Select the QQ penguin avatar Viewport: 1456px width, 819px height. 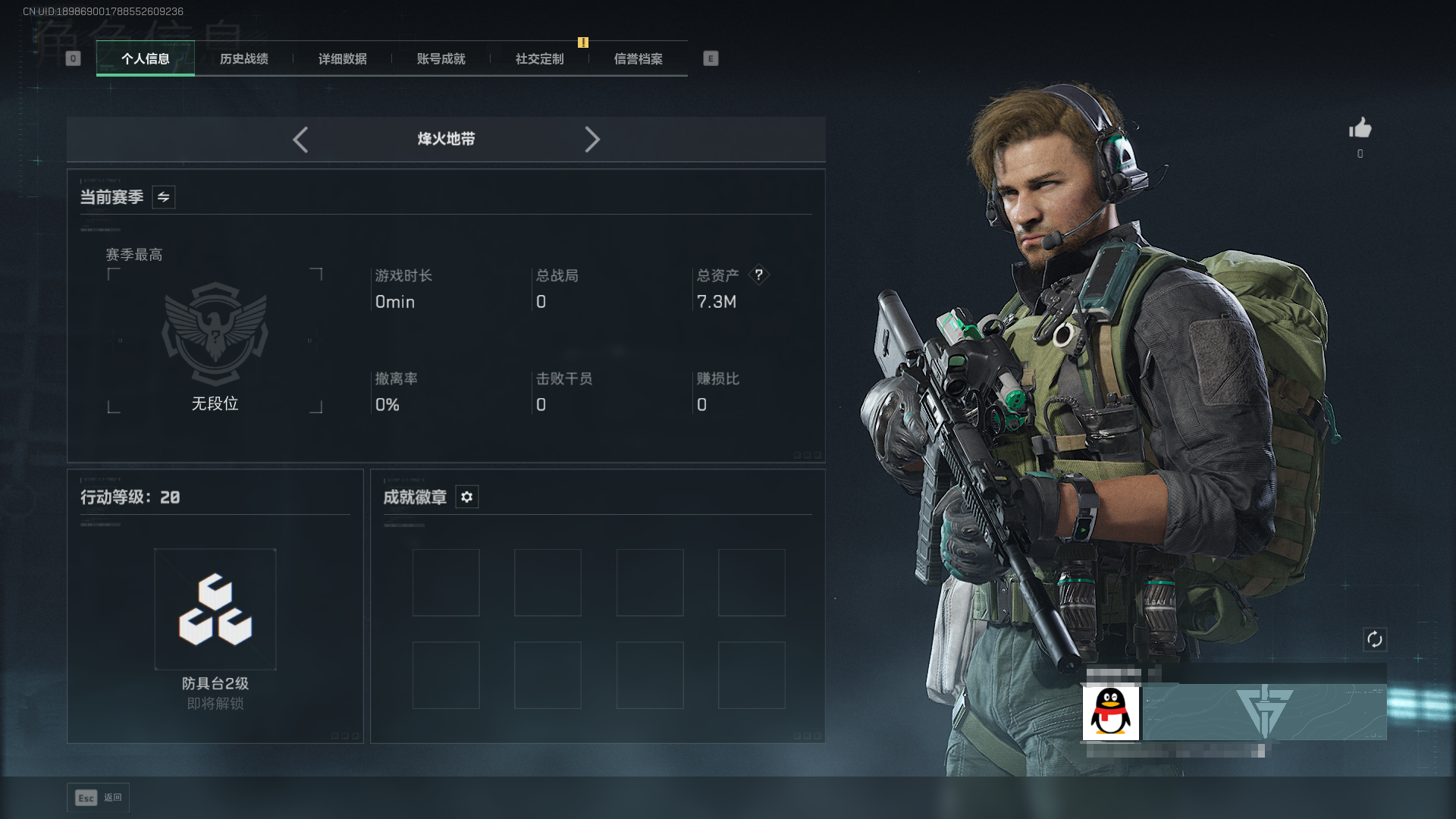[x=1111, y=713]
